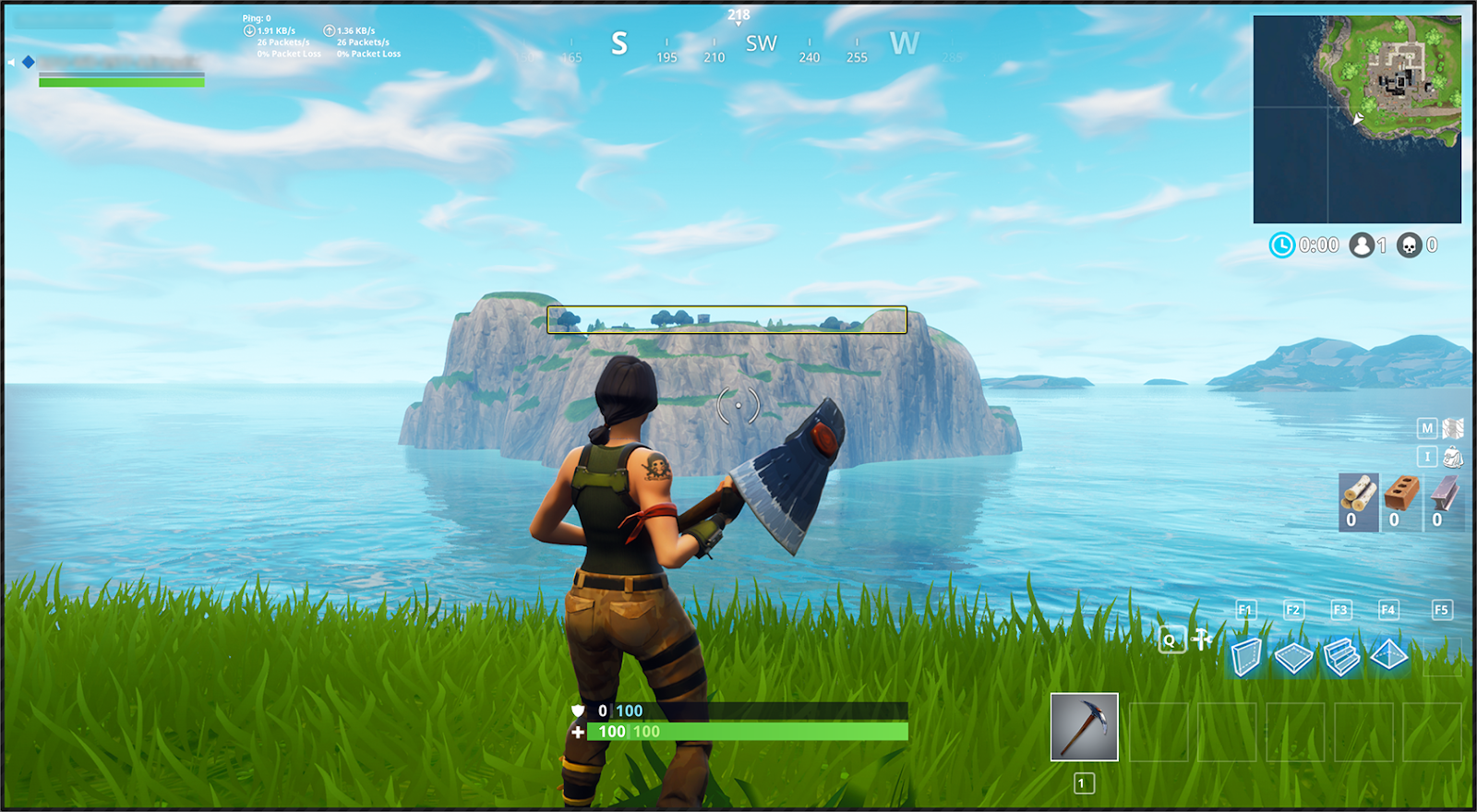Viewport: 1477px width, 812px height.
Task: Click the minimap in the corner
Action: pyautogui.click(x=1357, y=119)
